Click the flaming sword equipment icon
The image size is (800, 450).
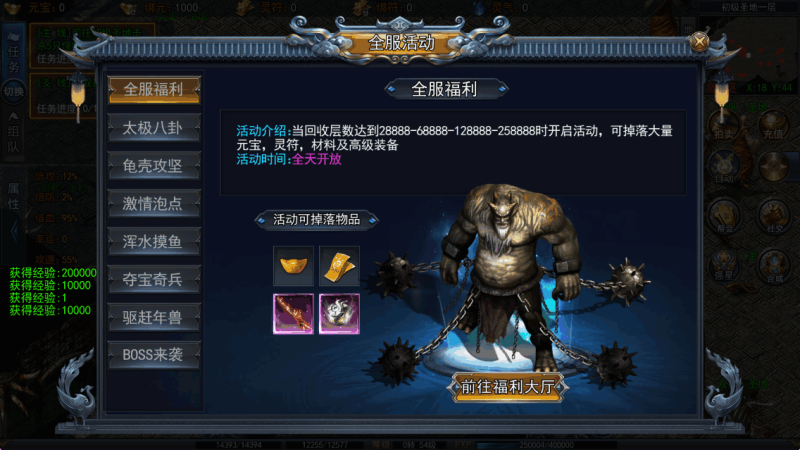tap(294, 313)
